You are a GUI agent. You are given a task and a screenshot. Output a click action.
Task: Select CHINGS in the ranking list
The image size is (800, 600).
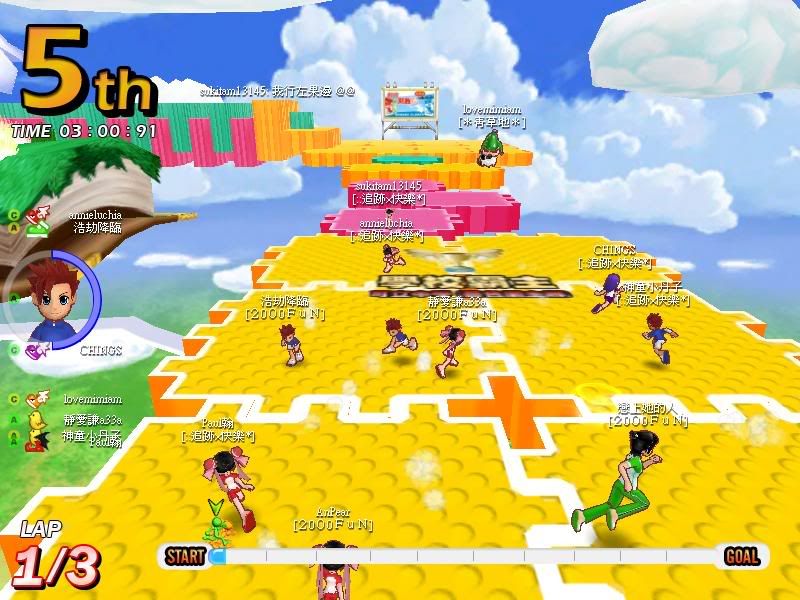pos(101,351)
